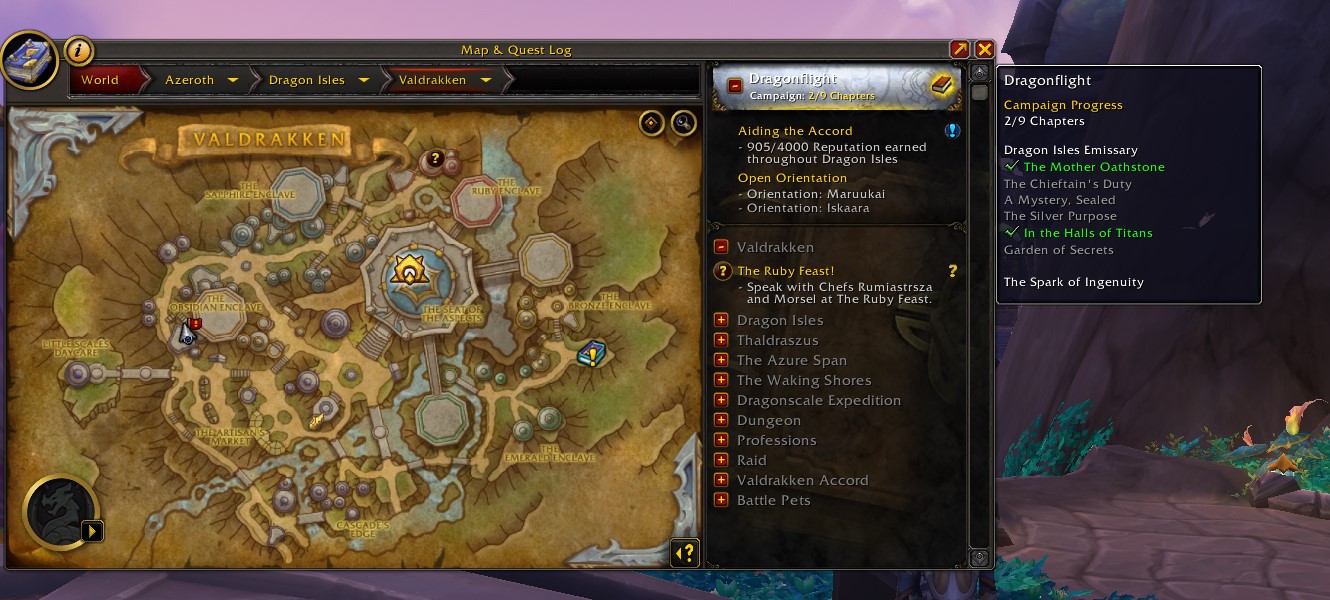
Task: Open the map tracking filter button
Action: pyautogui.click(x=652, y=122)
